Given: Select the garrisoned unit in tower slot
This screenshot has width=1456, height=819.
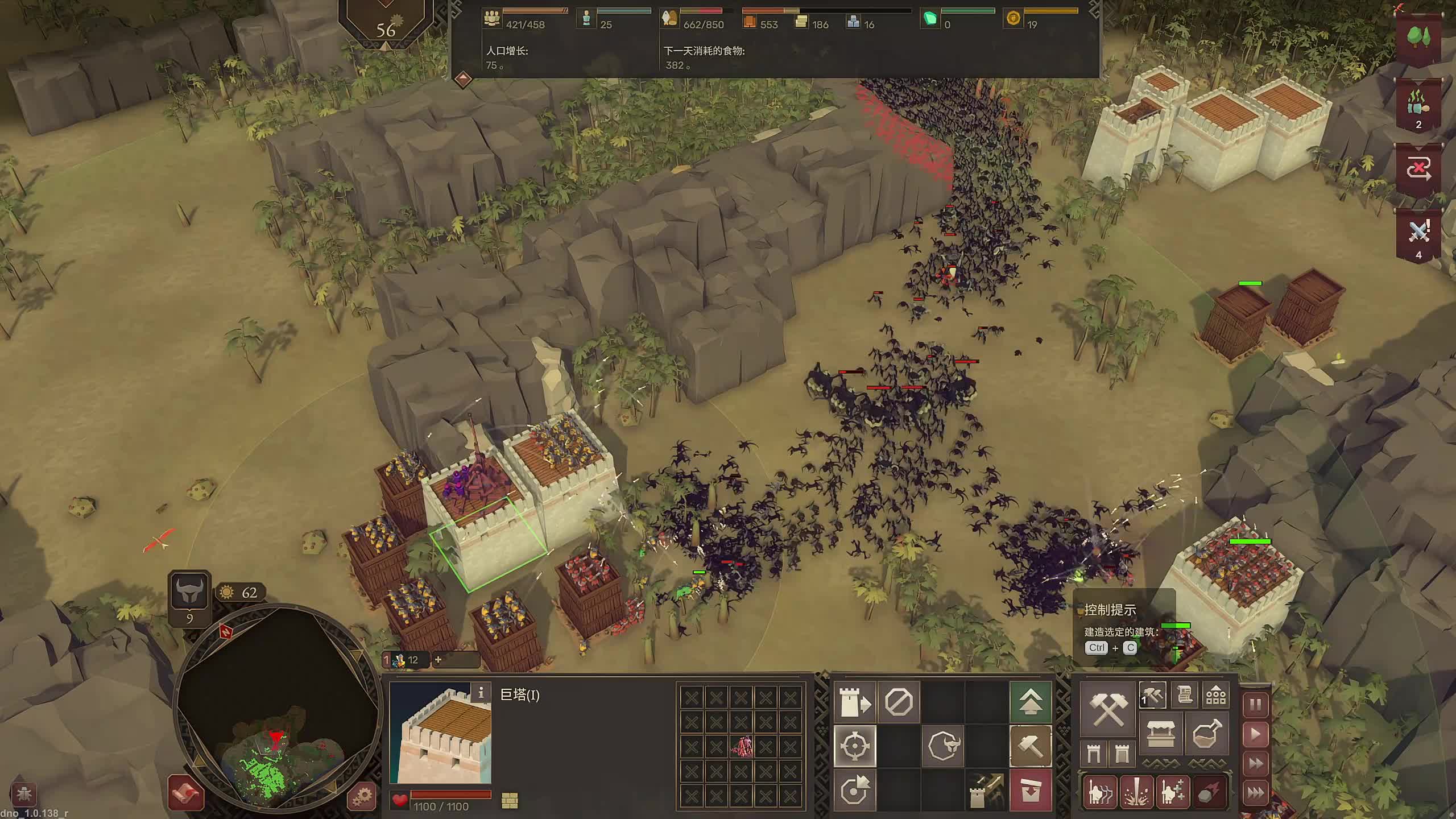Looking at the screenshot, I should (741, 746).
